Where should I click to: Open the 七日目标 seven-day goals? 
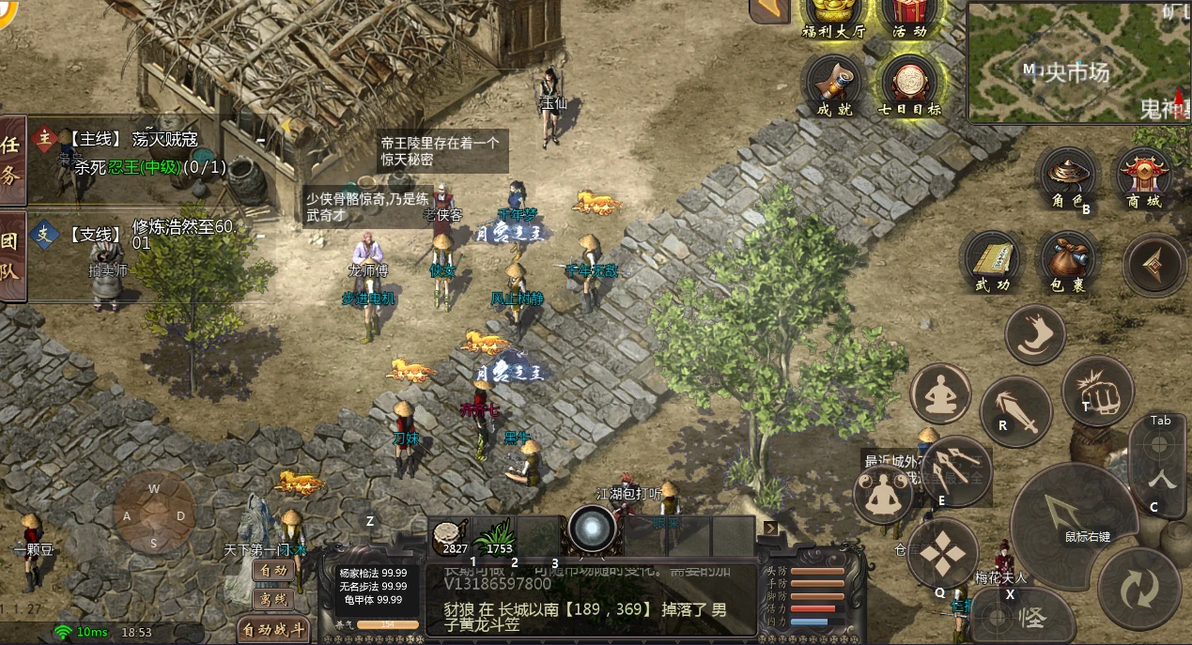pos(908,83)
